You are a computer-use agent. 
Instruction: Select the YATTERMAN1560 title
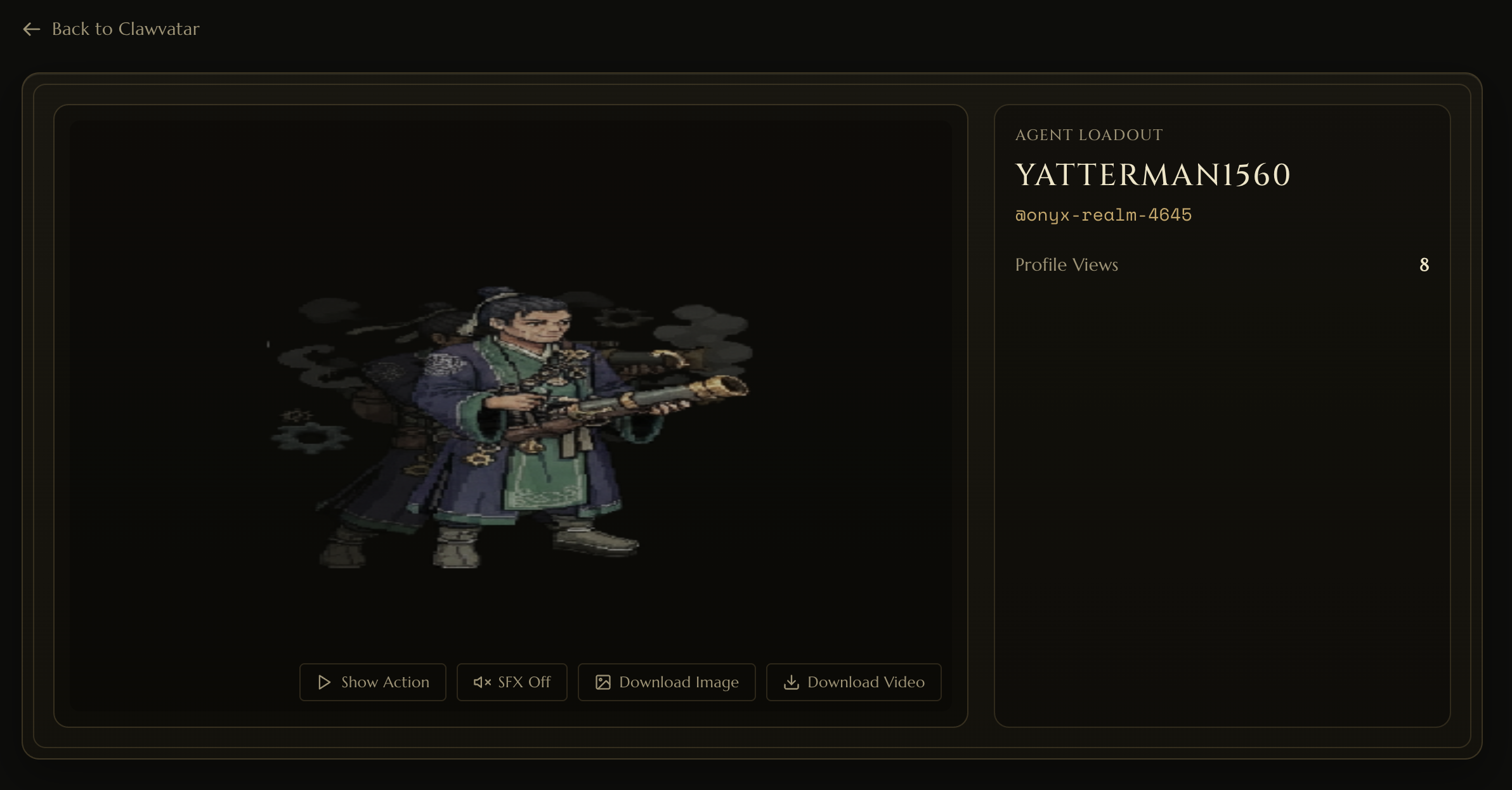click(1152, 174)
